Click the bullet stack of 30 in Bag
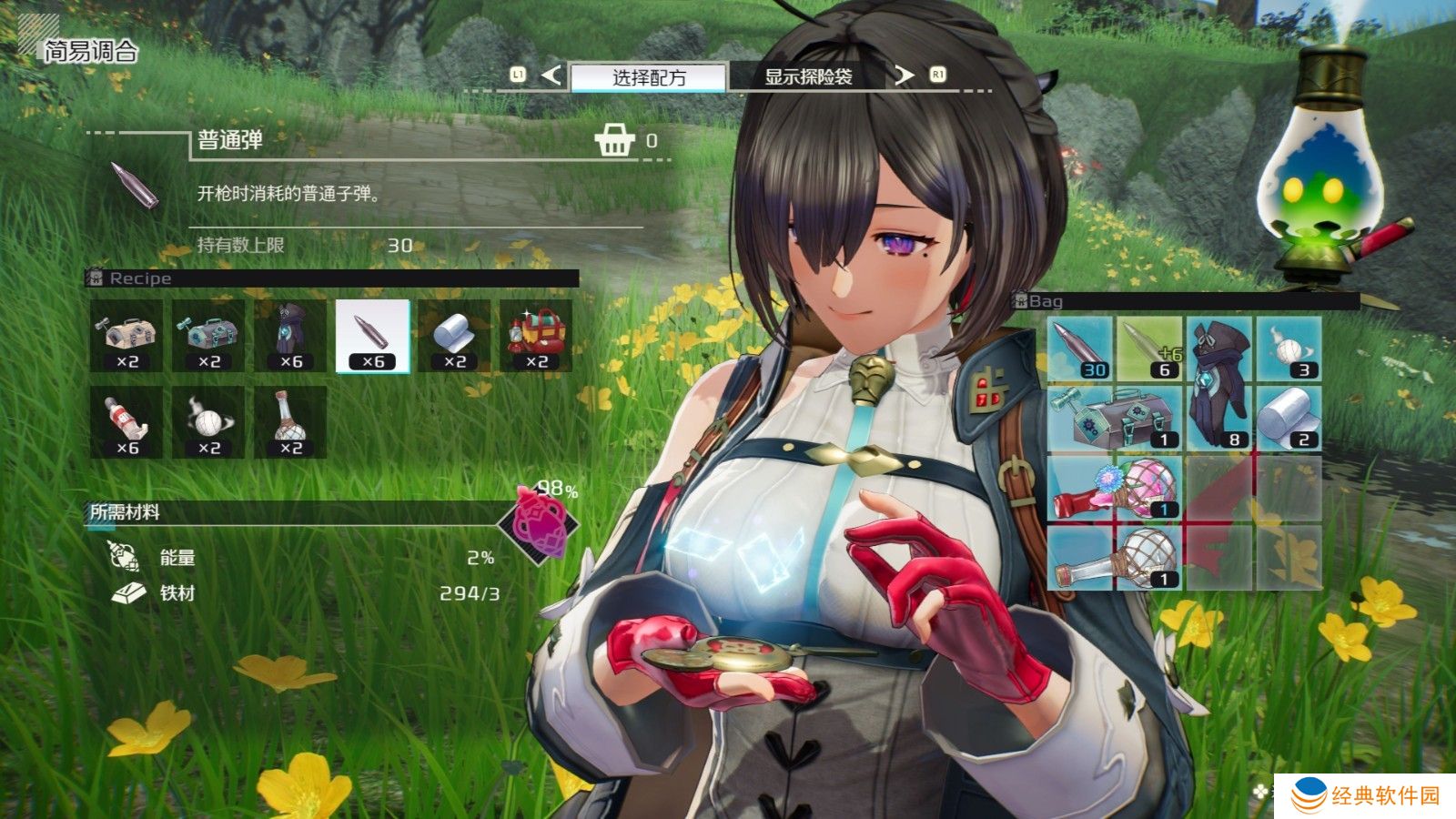Screen dimensions: 1456x819 (1080, 349)
